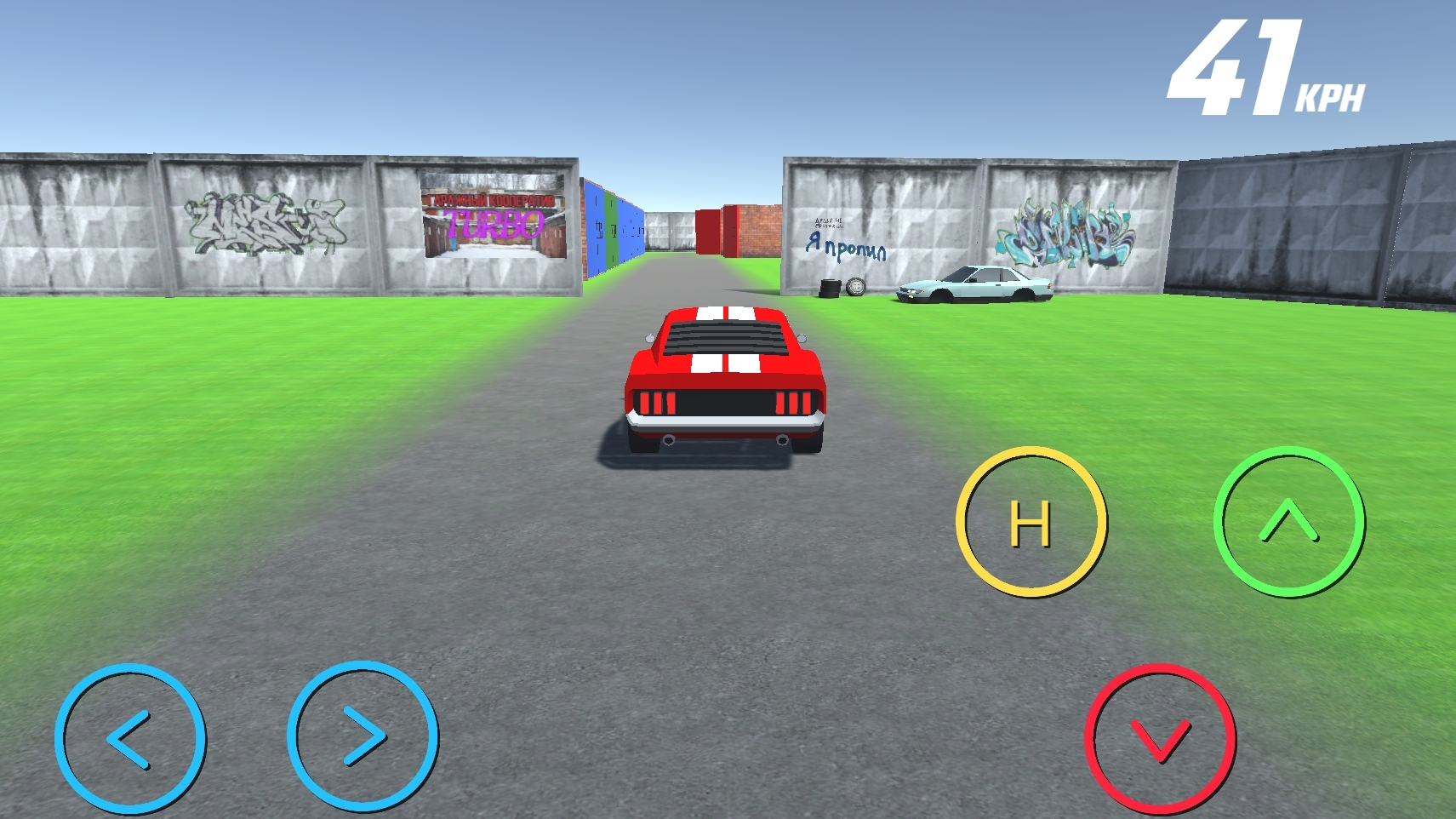Click the downward chevron in the red button

[x=1159, y=739]
